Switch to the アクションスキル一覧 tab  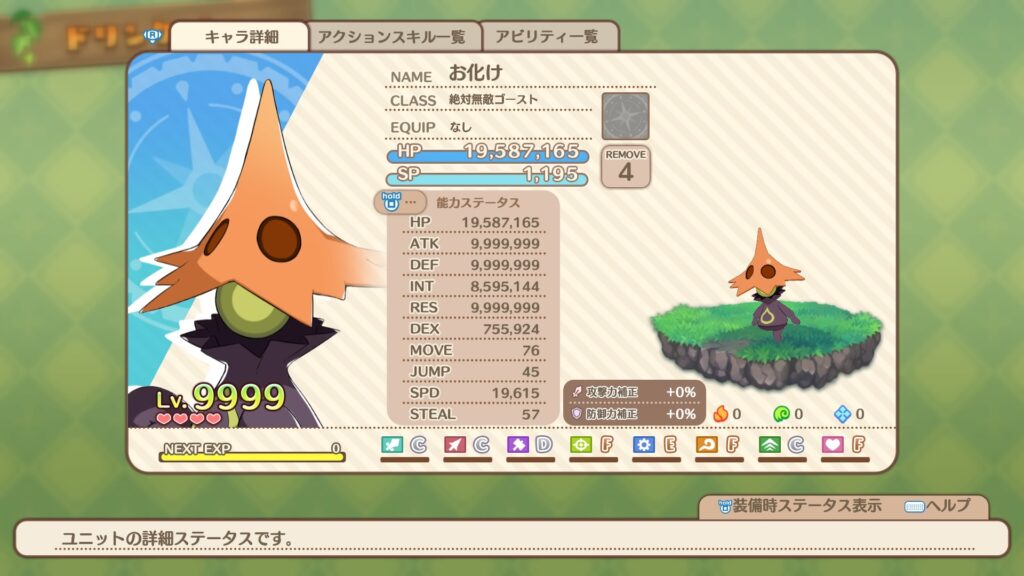pyautogui.click(x=392, y=37)
